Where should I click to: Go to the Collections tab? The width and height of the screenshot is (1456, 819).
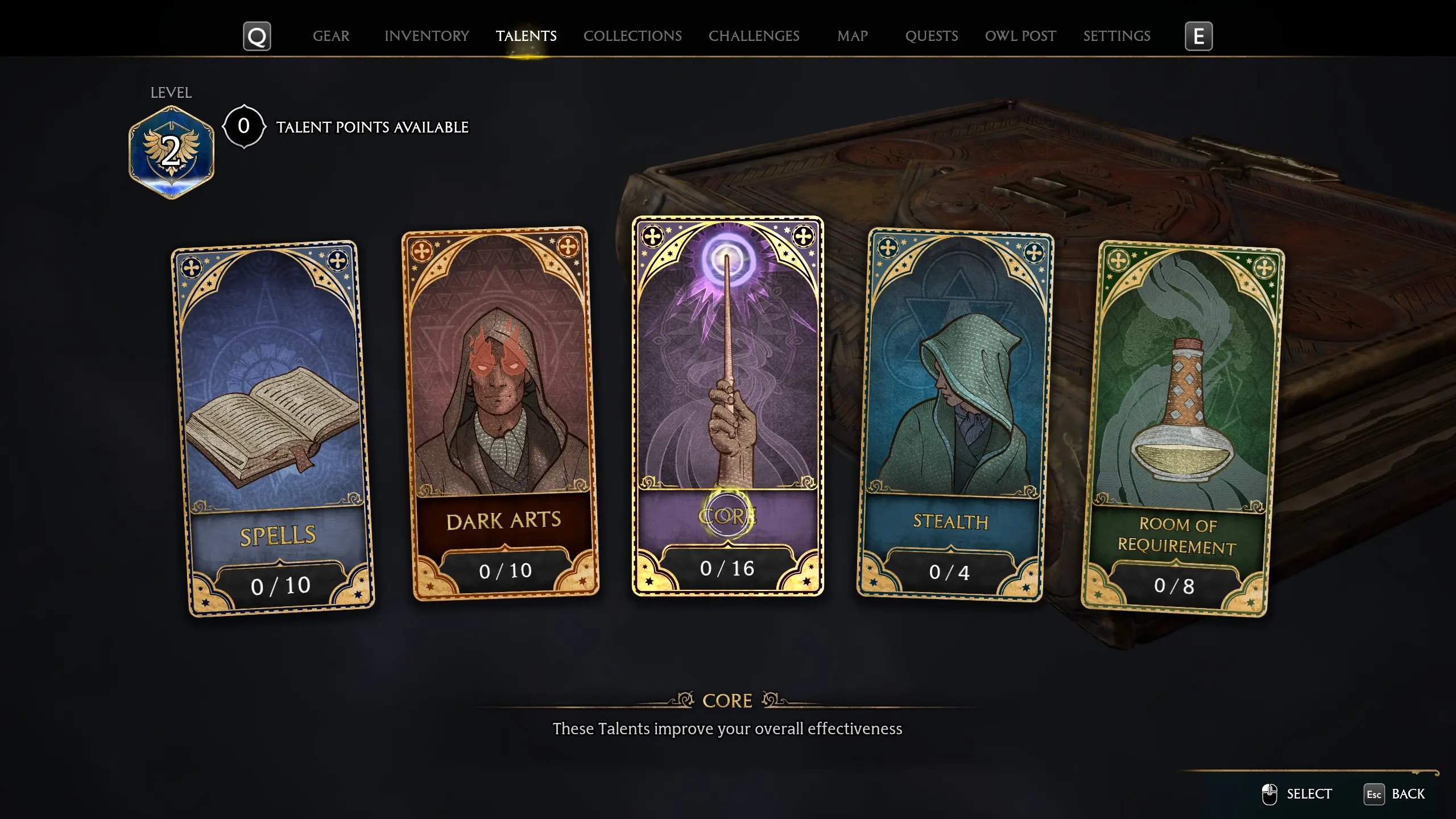[632, 36]
